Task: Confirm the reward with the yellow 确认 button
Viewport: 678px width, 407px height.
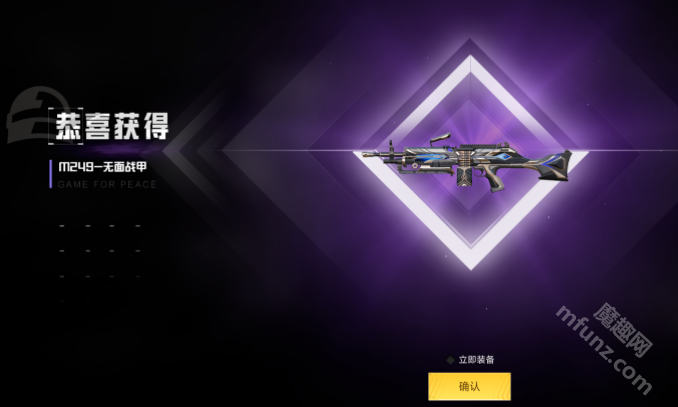Action: click(469, 386)
